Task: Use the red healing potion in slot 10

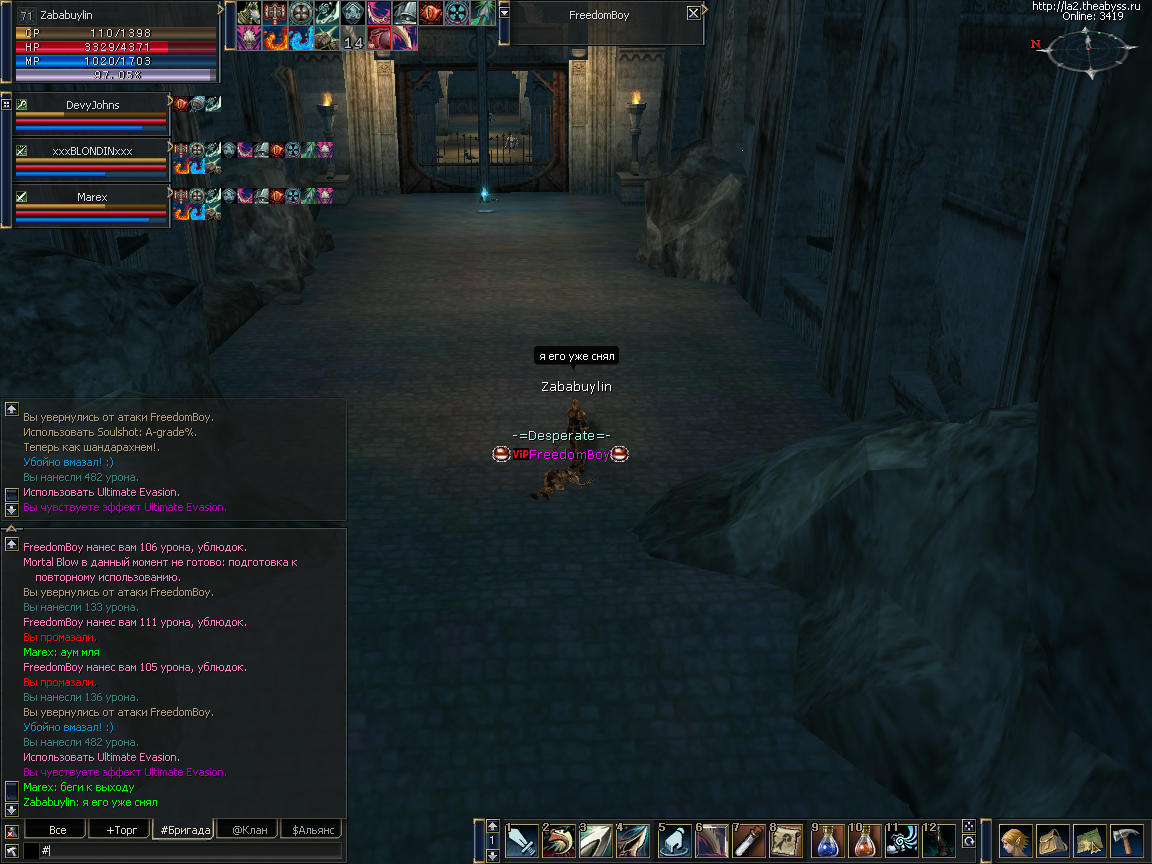Action: pos(866,841)
